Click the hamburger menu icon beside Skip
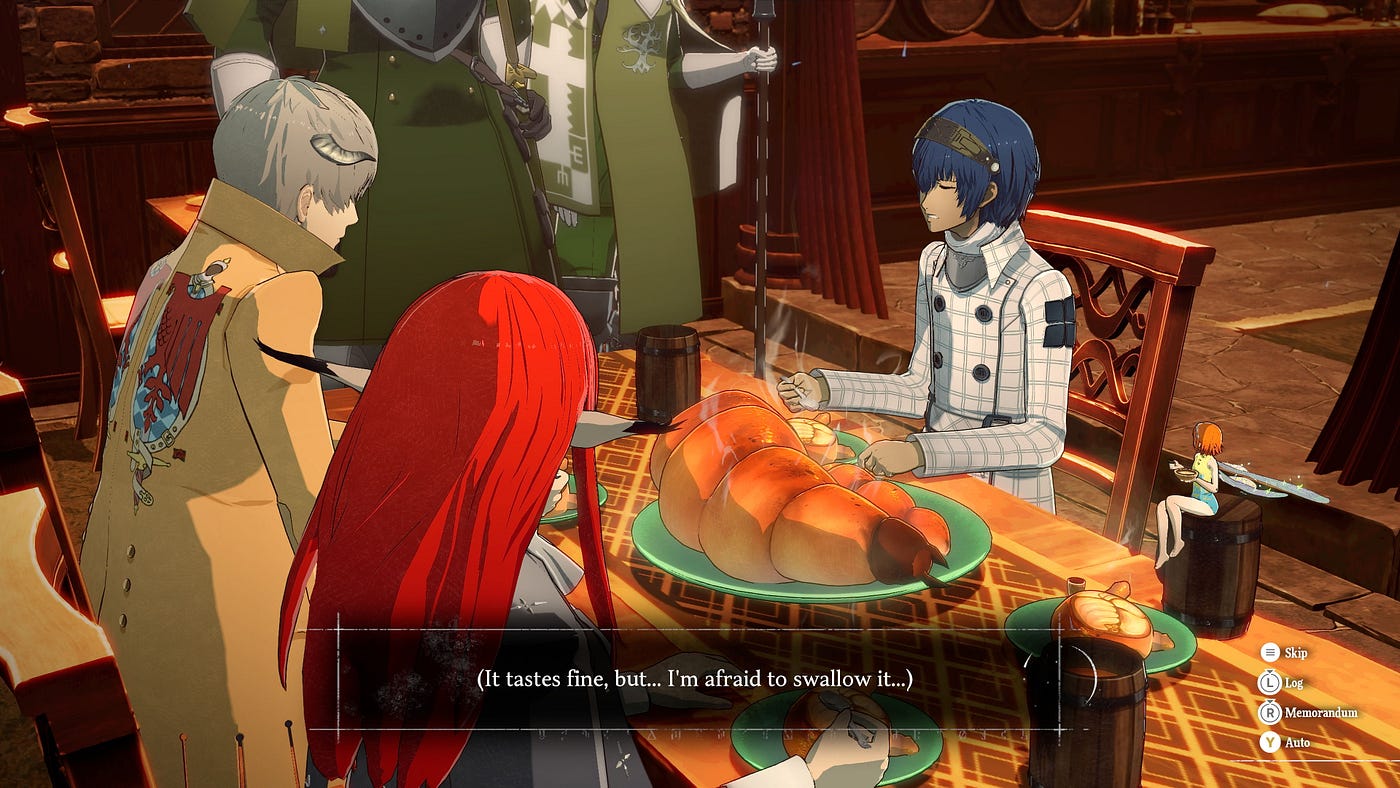 [x=1270, y=653]
